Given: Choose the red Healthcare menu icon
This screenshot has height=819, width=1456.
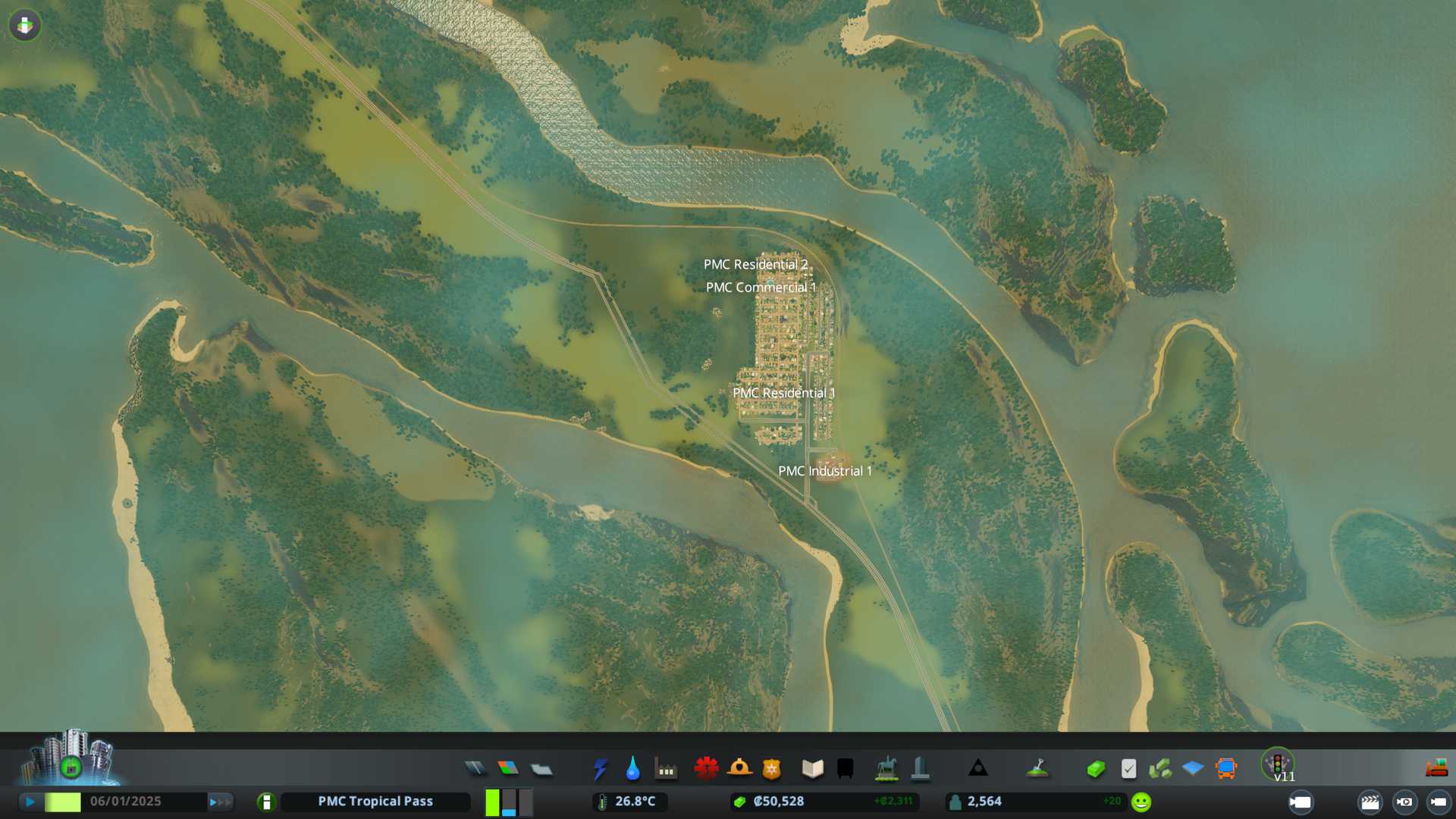Looking at the screenshot, I should pos(706,769).
